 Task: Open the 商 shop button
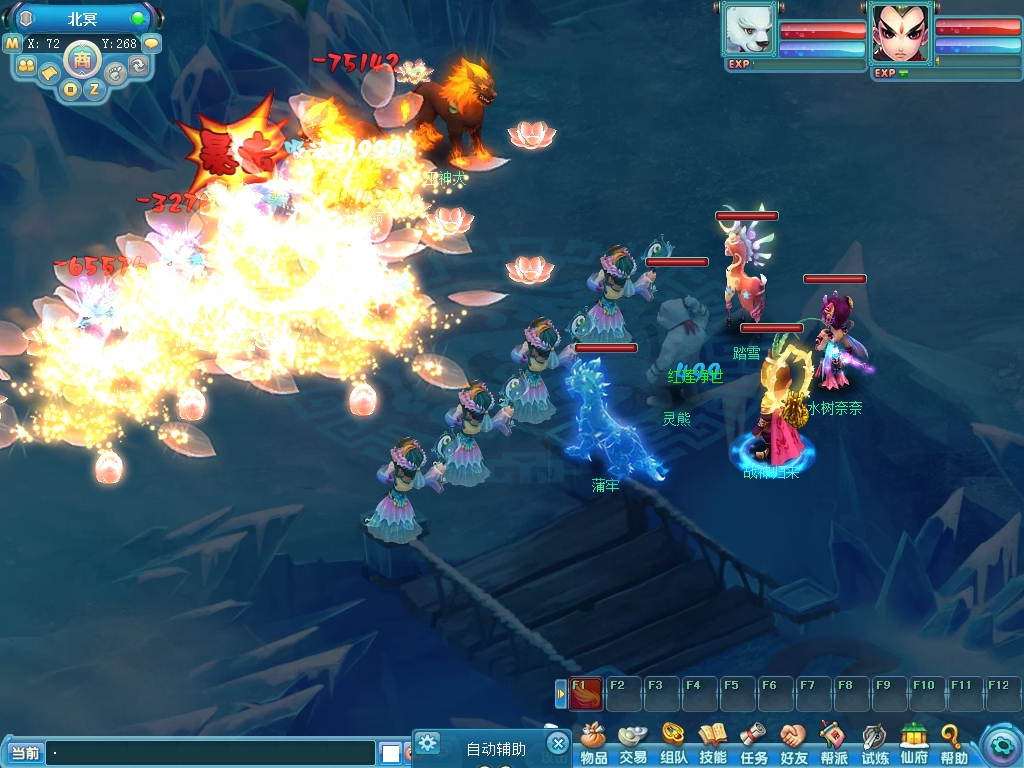point(82,59)
